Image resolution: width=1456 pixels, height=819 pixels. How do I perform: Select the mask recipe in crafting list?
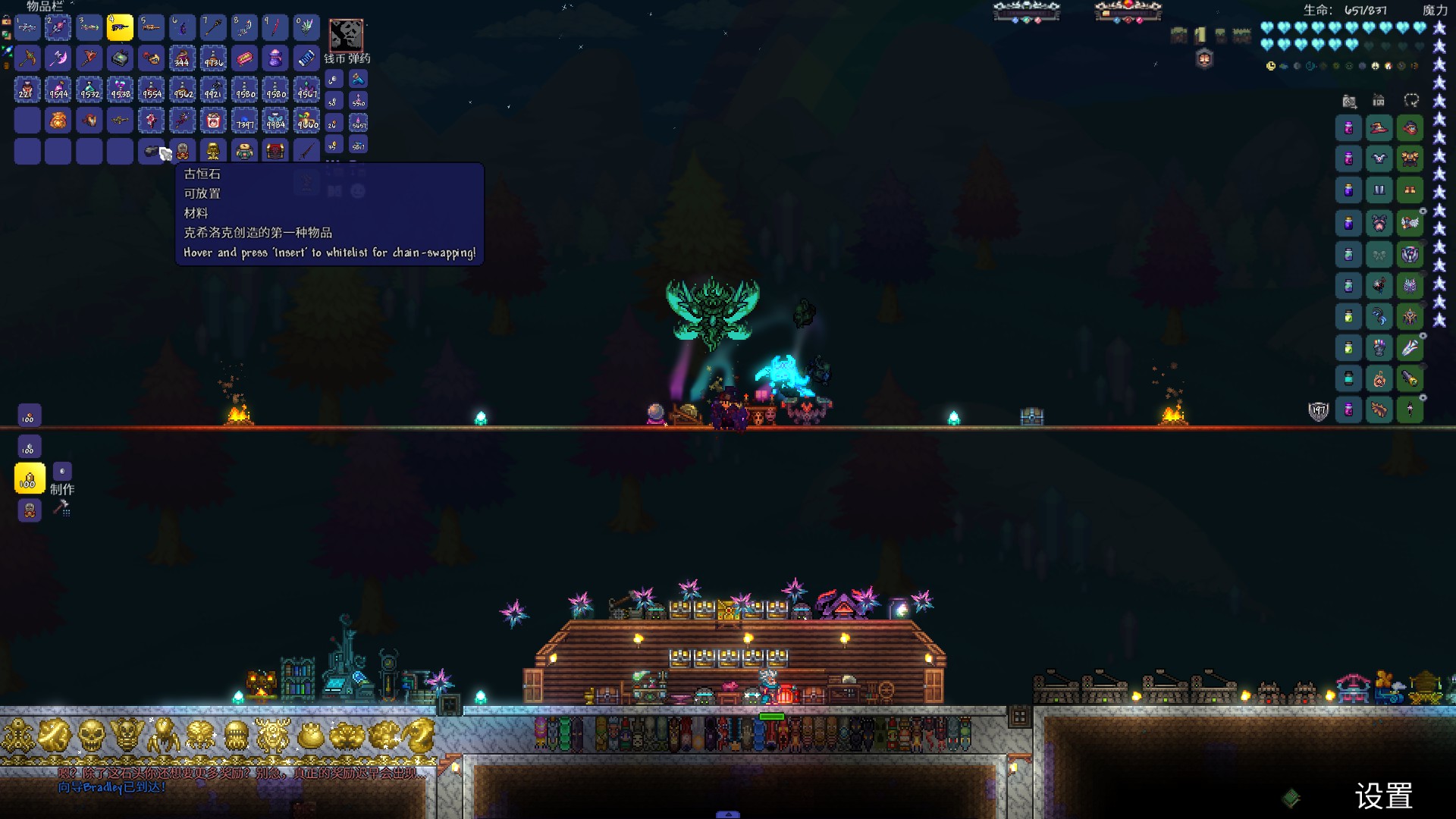click(x=30, y=511)
